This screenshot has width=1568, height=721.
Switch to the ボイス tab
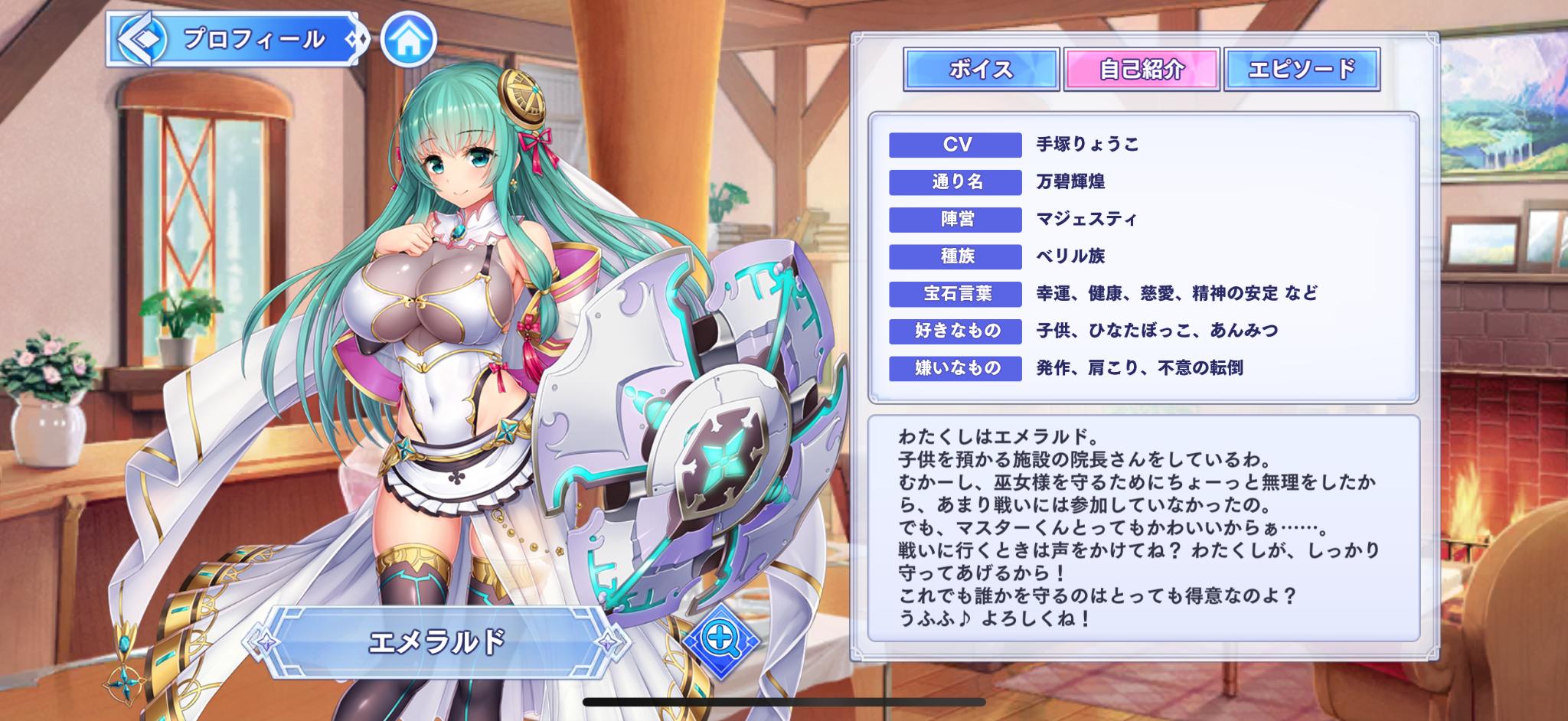coord(981,70)
